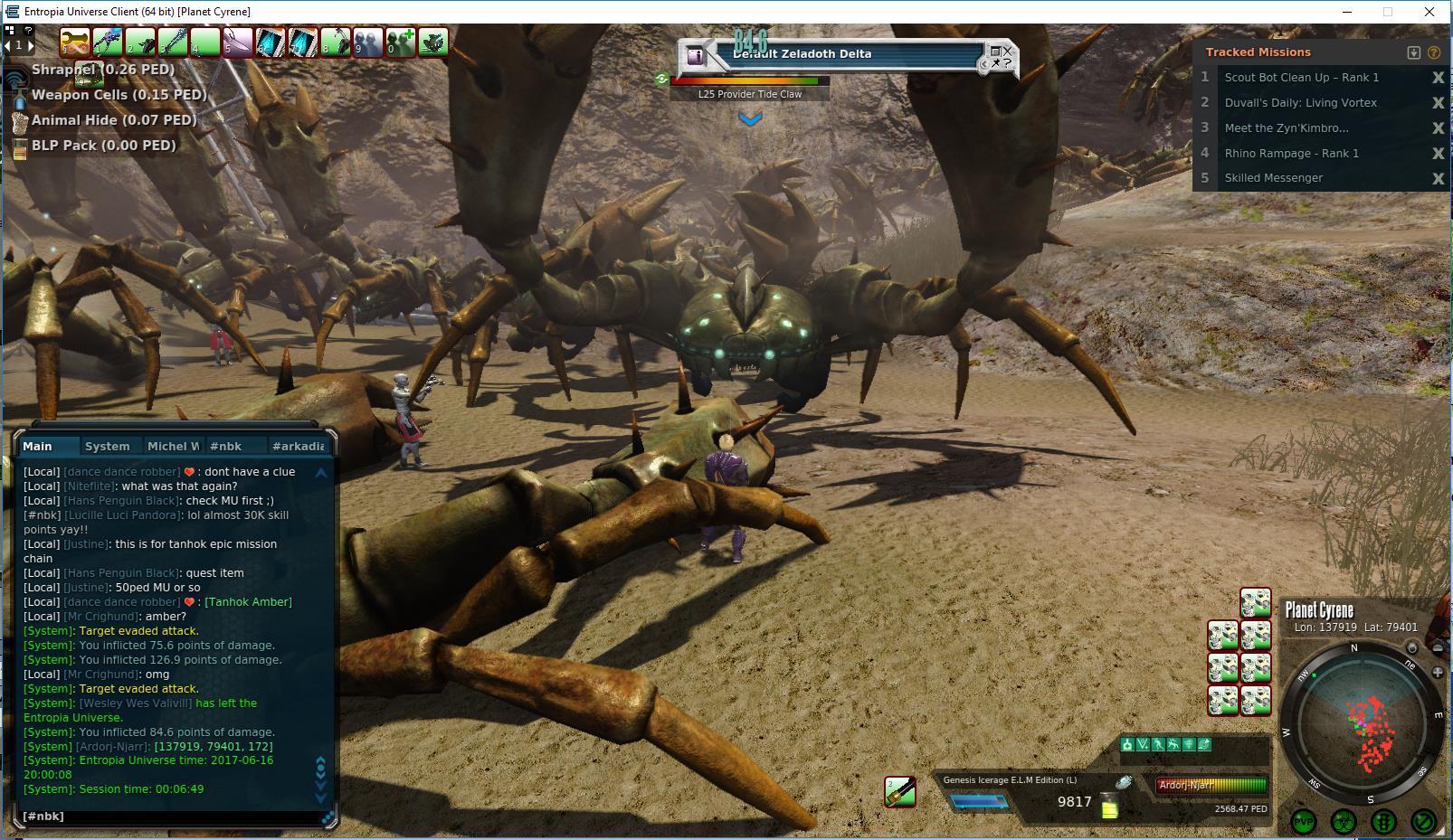The image size is (1453, 840).
Task: Remove Skilled Messenger from tracked missions
Action: [x=1438, y=179]
